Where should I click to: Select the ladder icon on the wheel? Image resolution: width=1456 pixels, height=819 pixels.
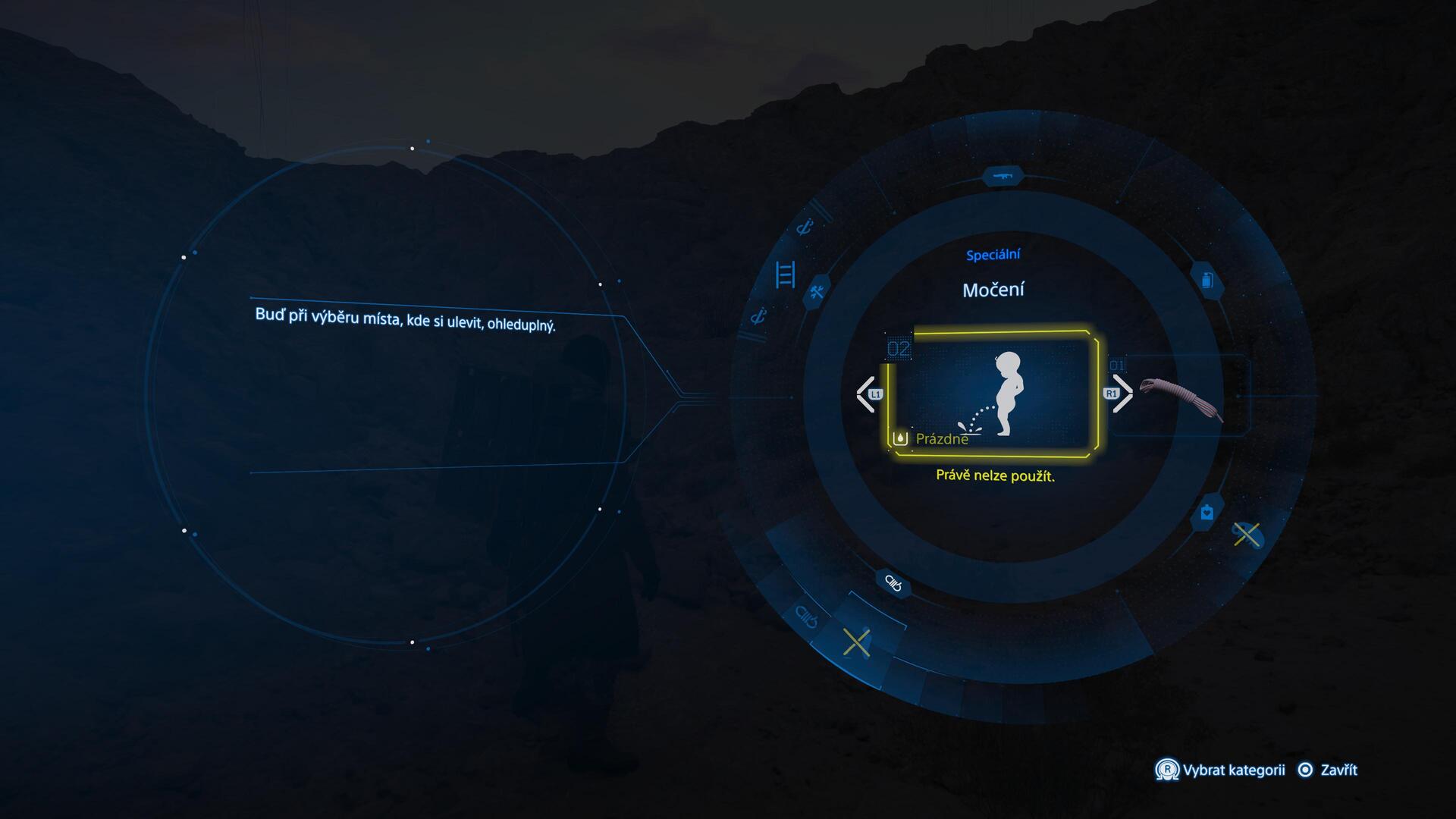[785, 274]
